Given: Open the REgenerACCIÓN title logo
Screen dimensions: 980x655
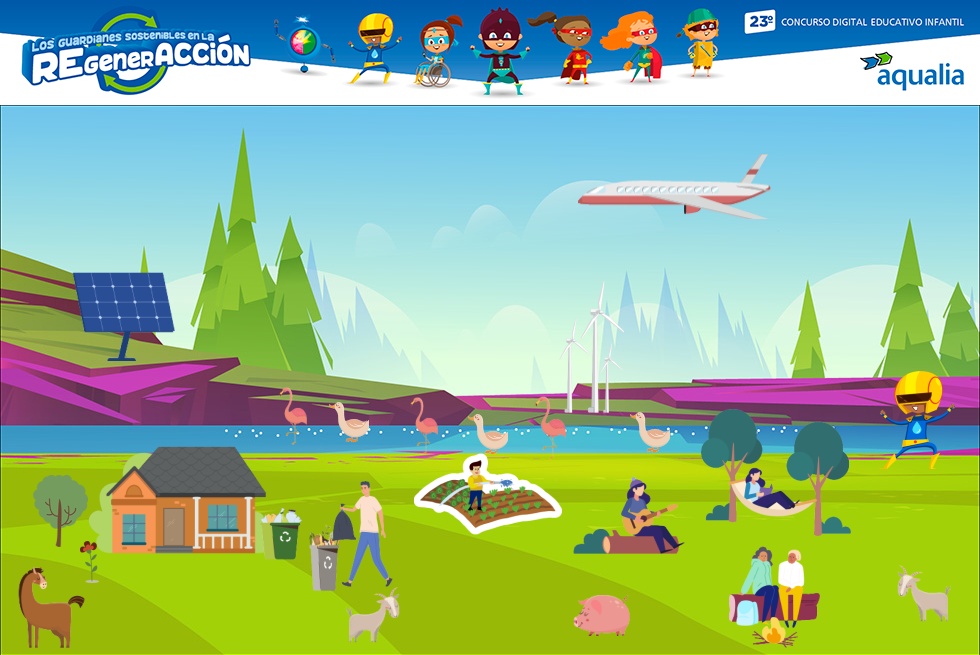Looking at the screenshot, I should (137, 53).
